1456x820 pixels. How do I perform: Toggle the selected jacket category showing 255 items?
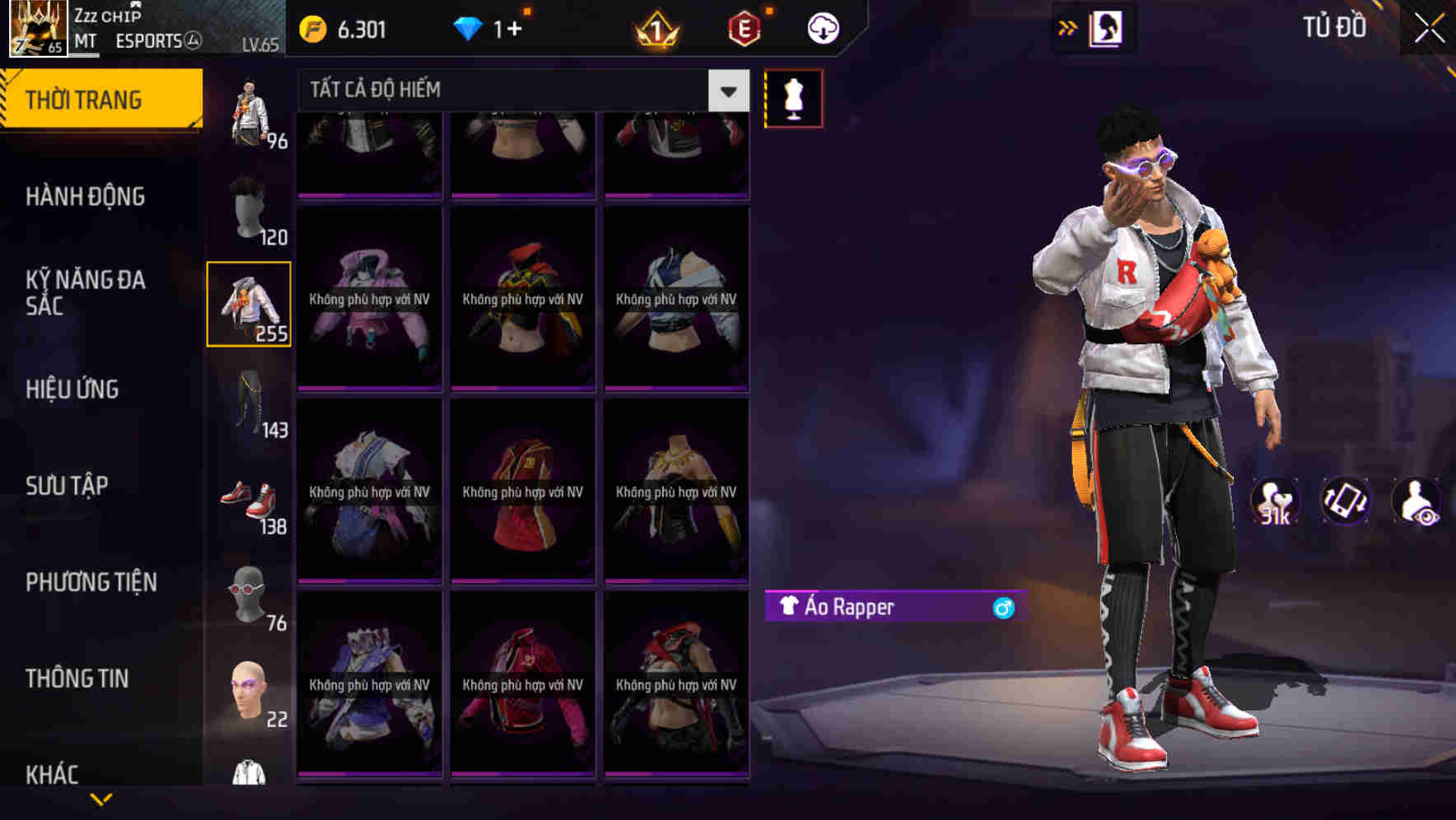pos(249,303)
